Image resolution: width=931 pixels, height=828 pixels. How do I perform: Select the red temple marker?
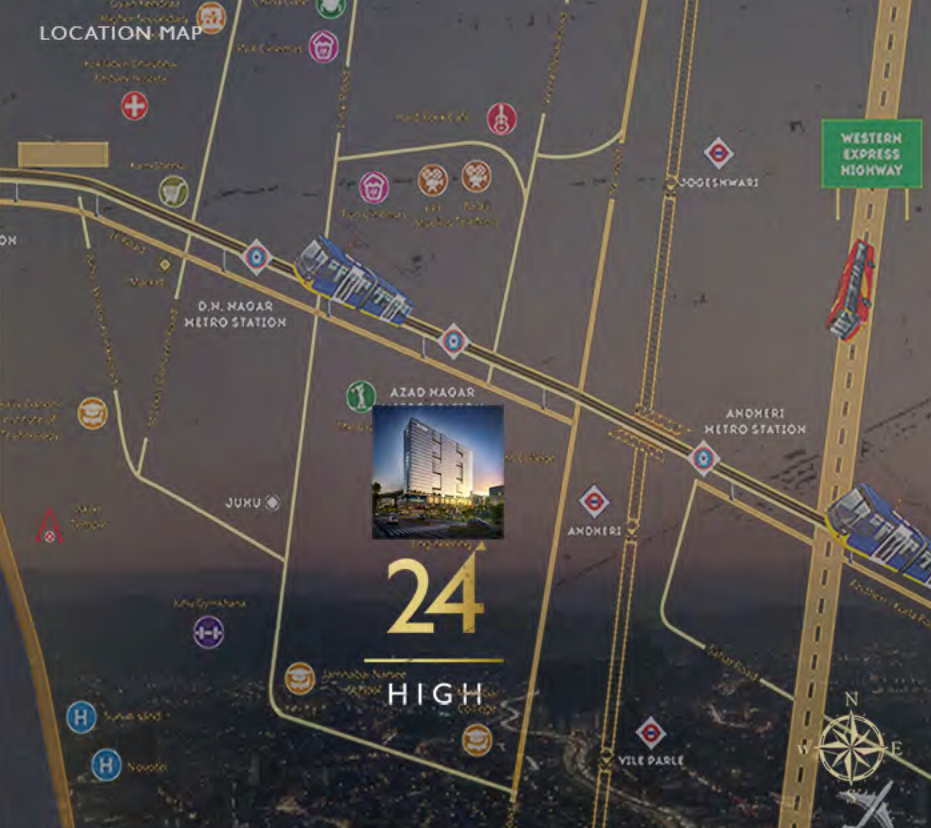[49, 526]
